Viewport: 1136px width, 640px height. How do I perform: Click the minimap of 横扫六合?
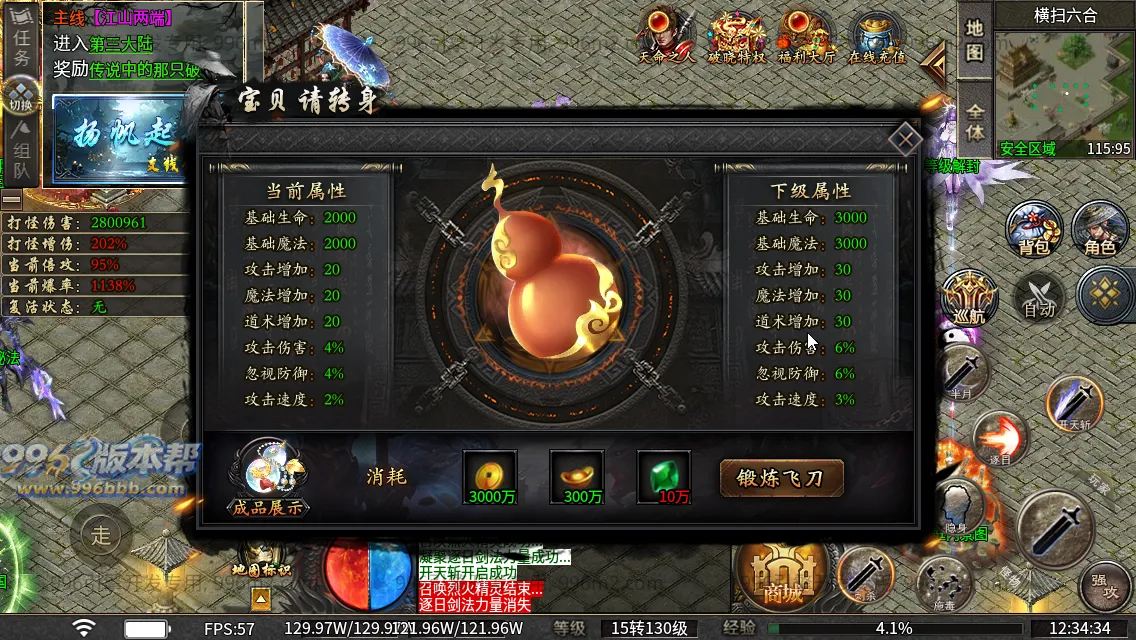[1064, 86]
